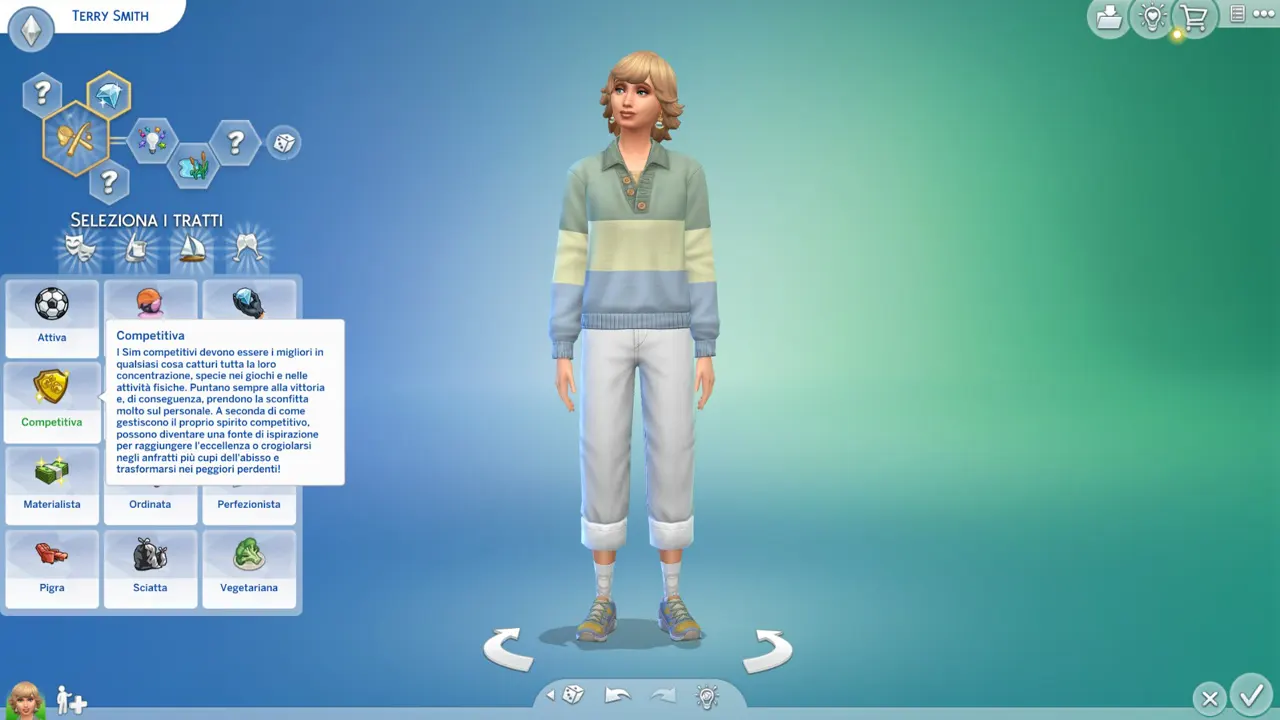
Task: Add a new Sim to the household
Action: coord(71,700)
